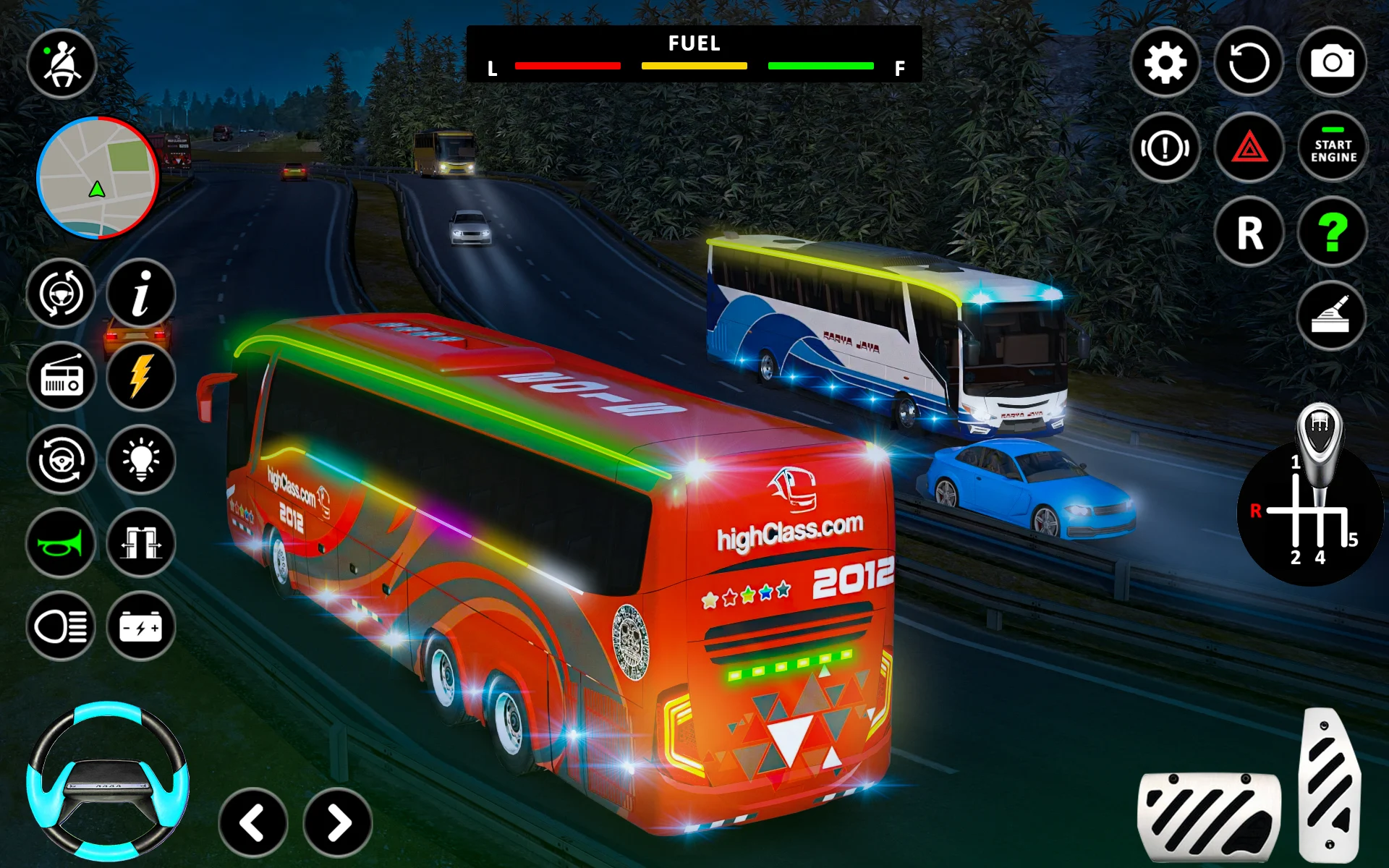Honk the green horn button
Viewport: 1389px width, 868px height.
[61, 543]
